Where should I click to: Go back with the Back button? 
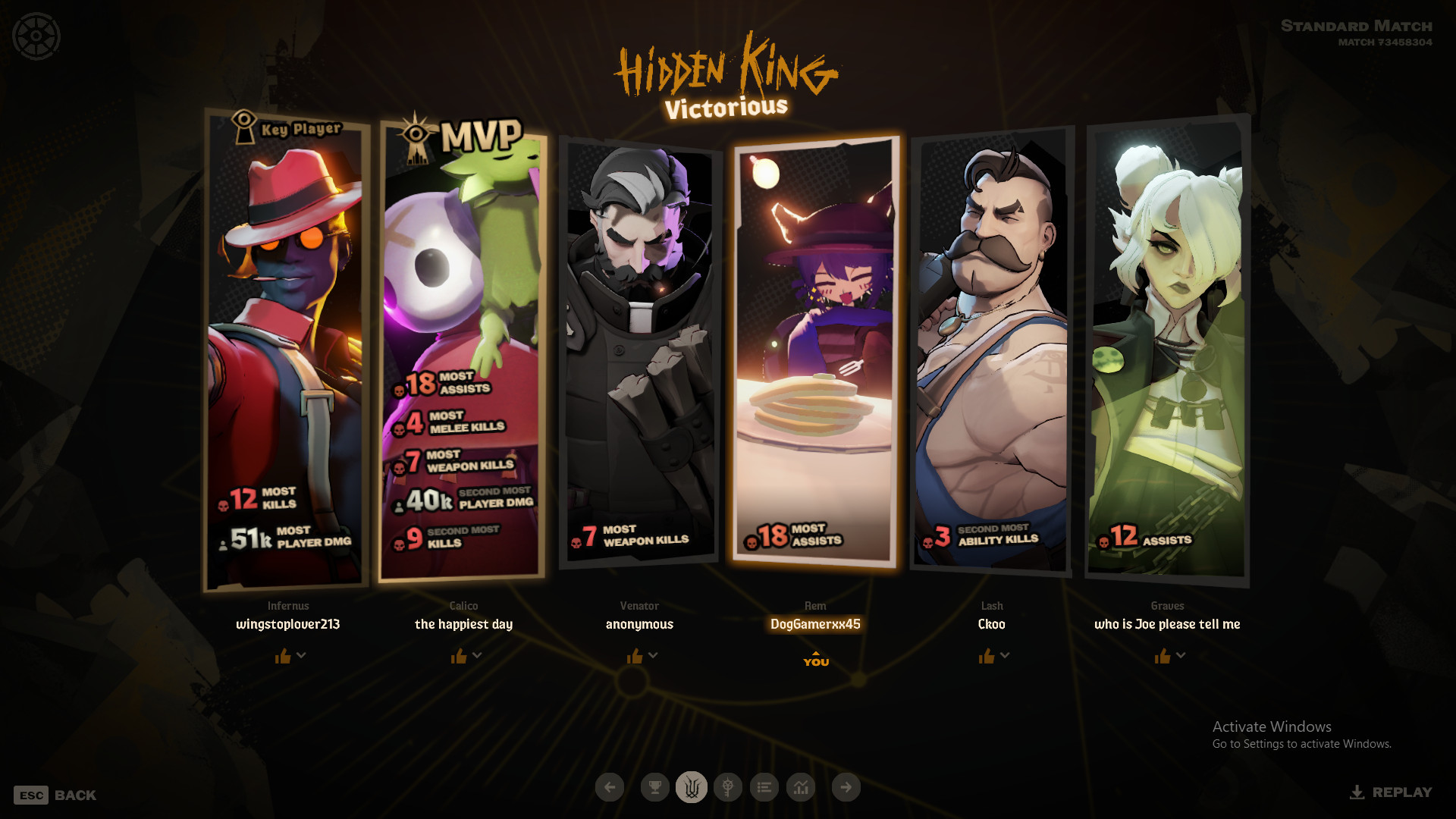coord(55,795)
